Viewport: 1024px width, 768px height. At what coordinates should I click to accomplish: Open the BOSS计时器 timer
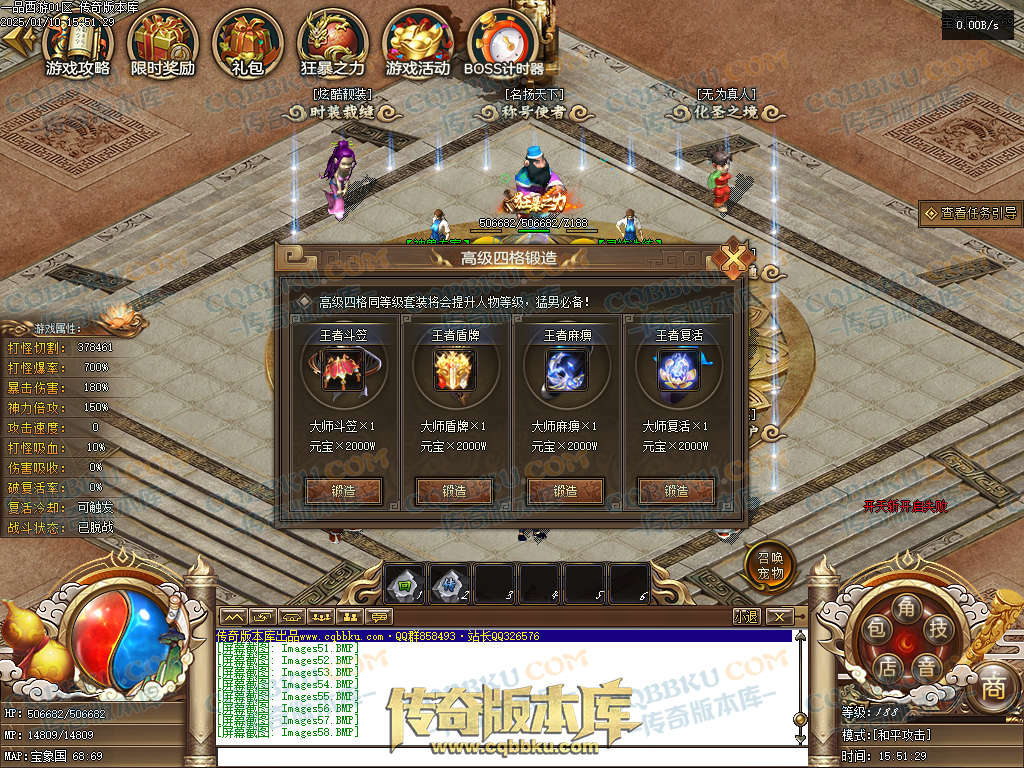503,43
